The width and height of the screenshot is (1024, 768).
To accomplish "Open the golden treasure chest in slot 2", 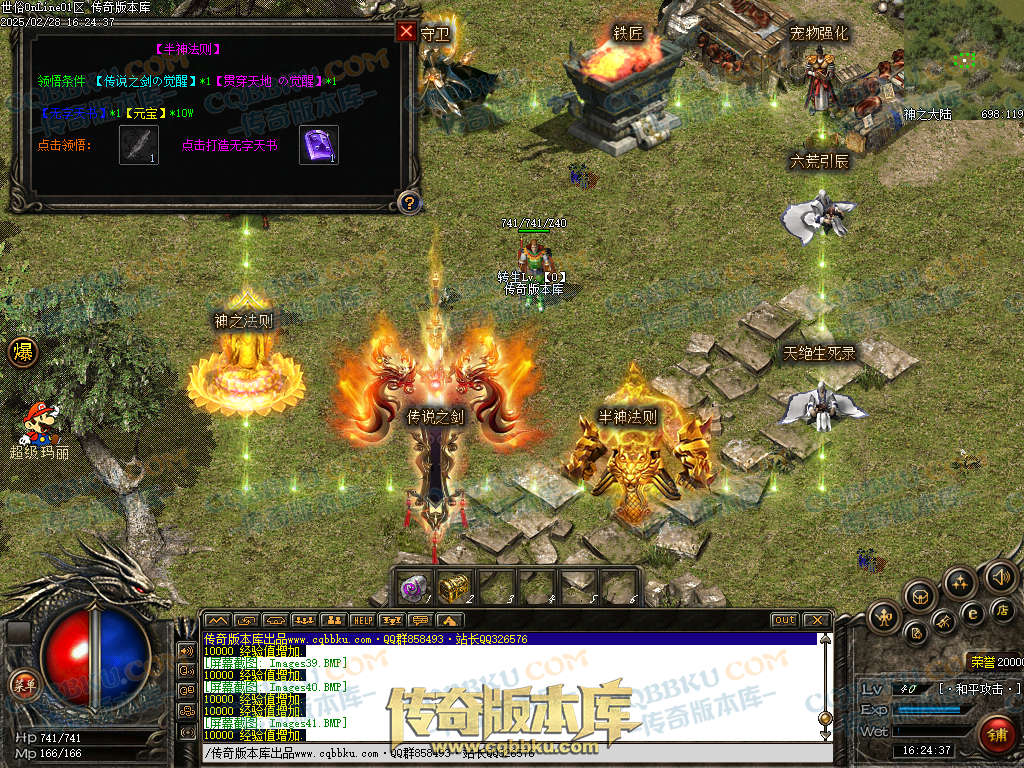I will (454, 588).
